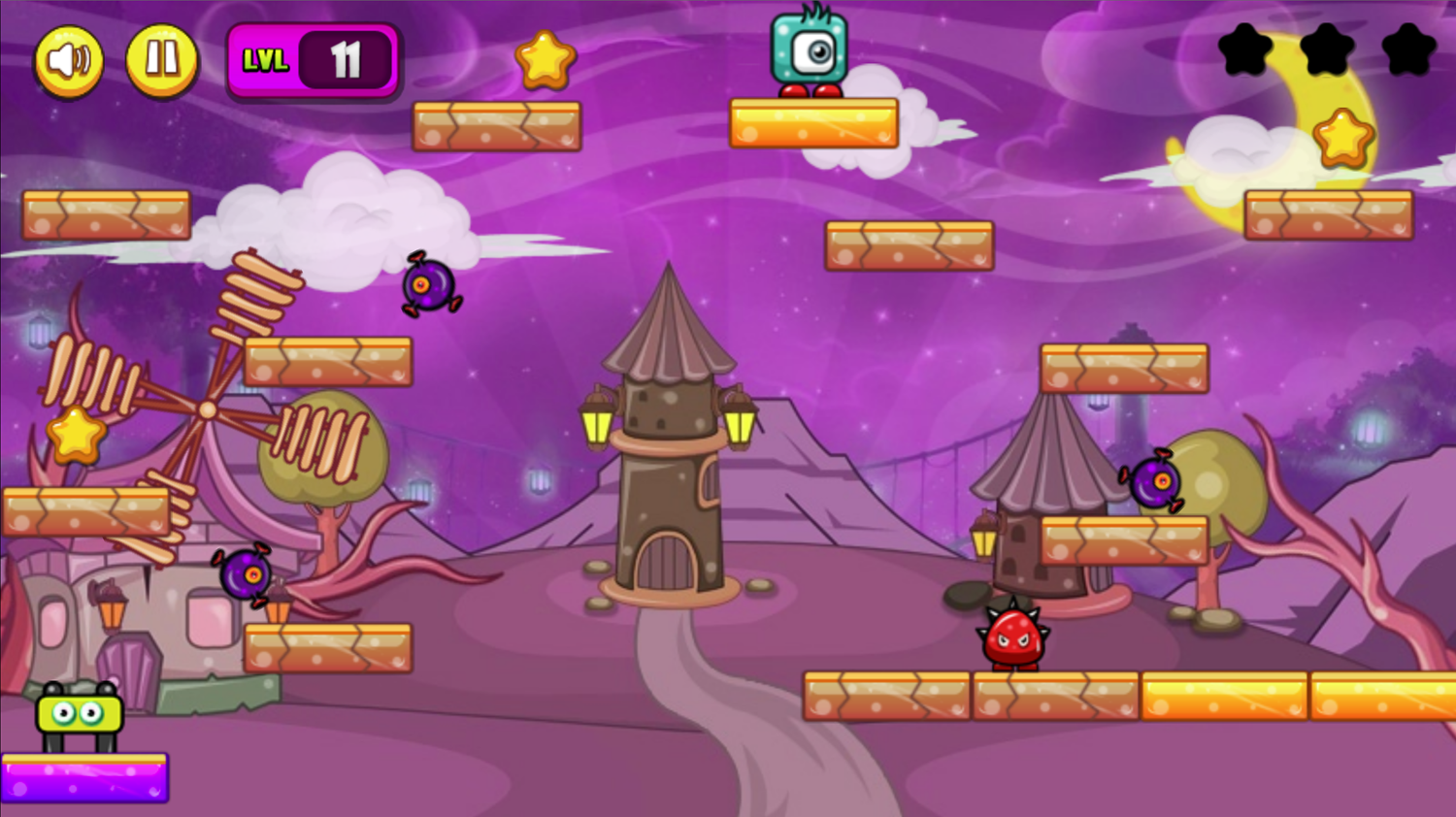Click the purple spike ball beside the right tree
The image size is (1456, 817).
[1155, 482]
